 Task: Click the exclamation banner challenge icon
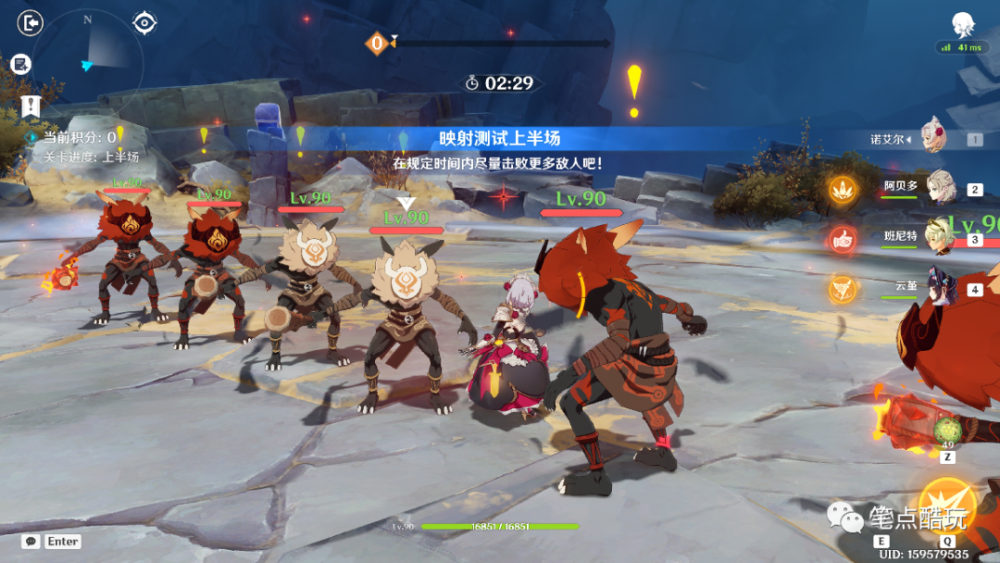31,106
